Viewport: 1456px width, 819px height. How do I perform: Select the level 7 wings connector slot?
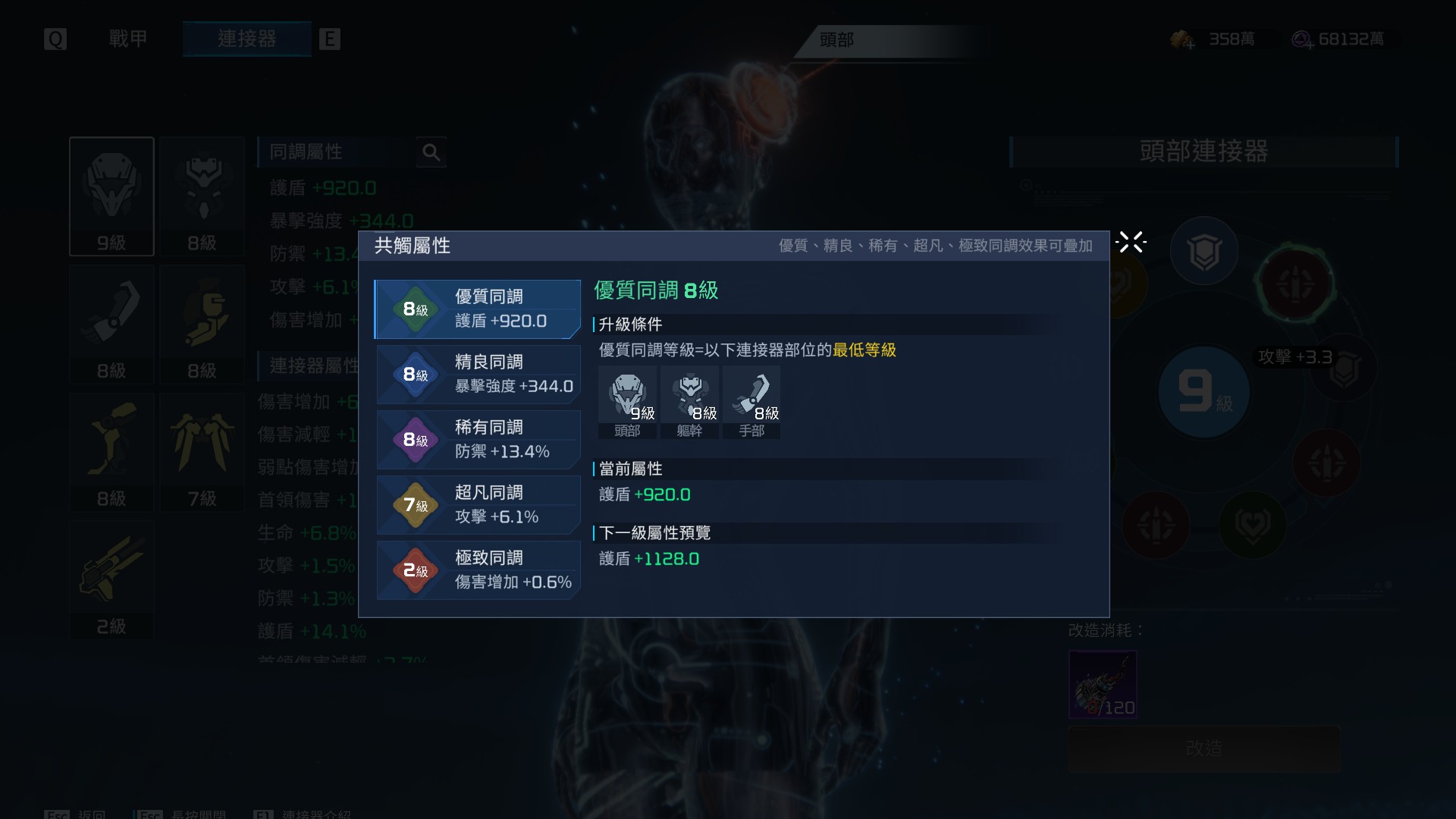pyautogui.click(x=202, y=452)
